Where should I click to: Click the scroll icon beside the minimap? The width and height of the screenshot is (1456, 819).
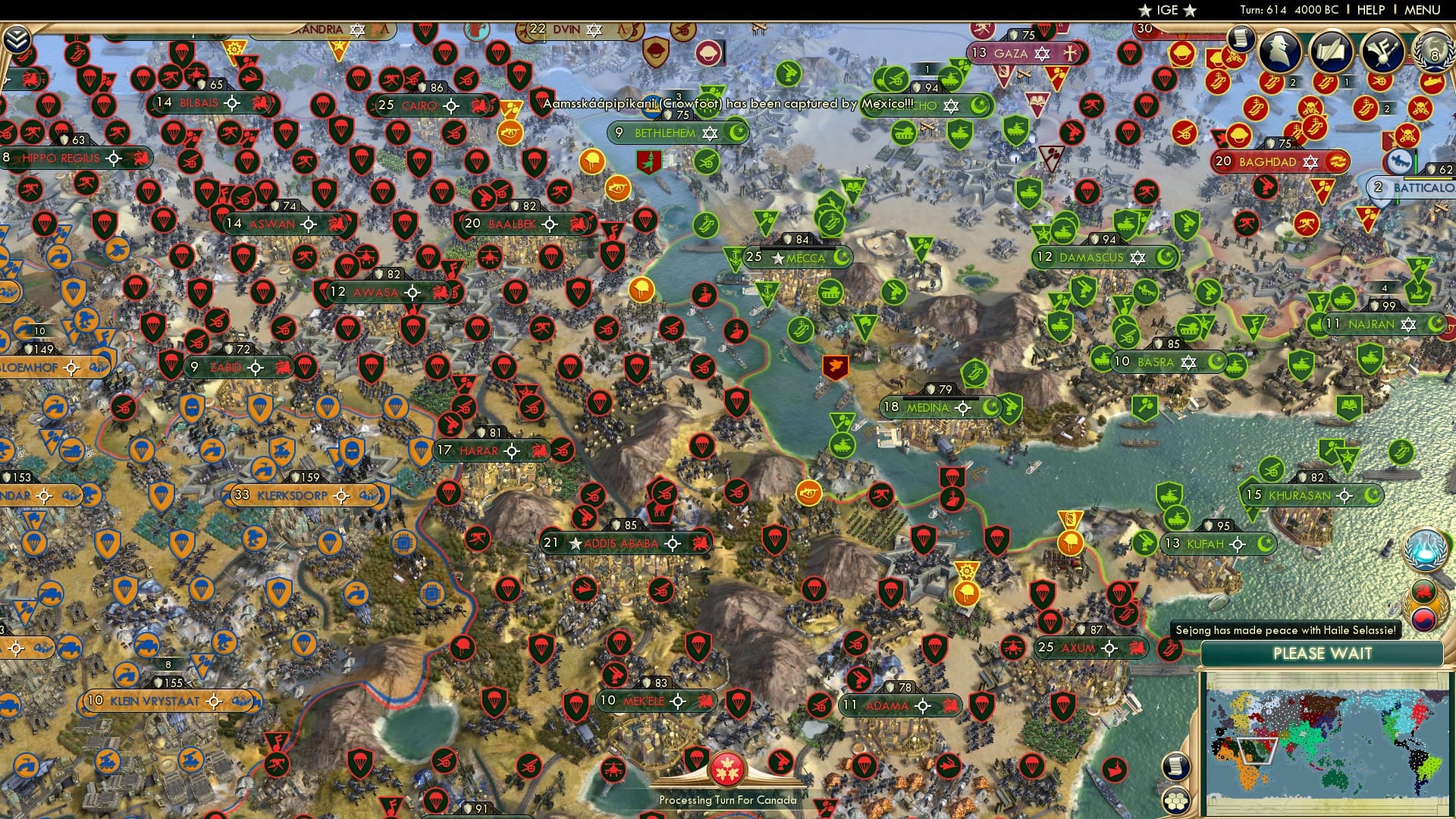pos(1175,766)
